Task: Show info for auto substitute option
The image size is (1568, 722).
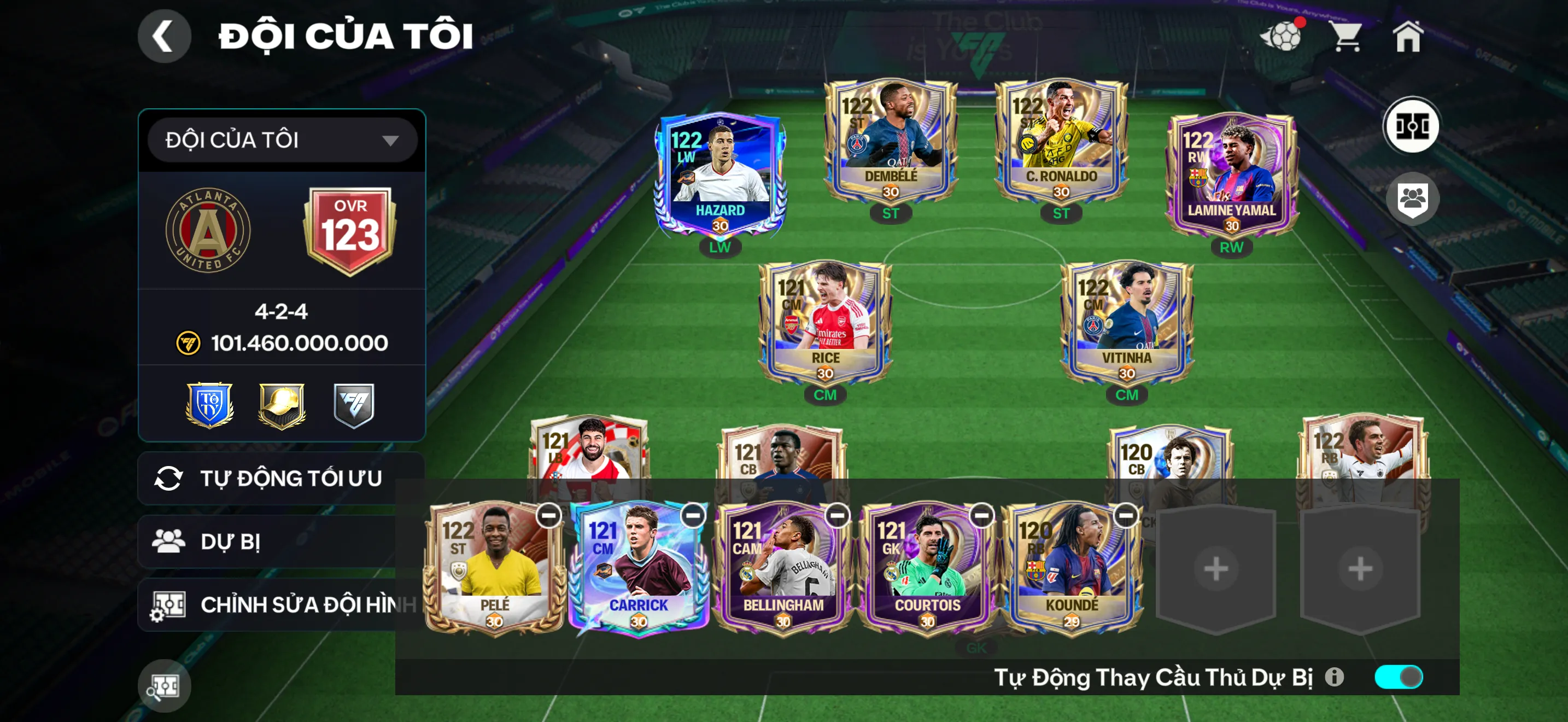Action: pyautogui.click(x=1334, y=677)
